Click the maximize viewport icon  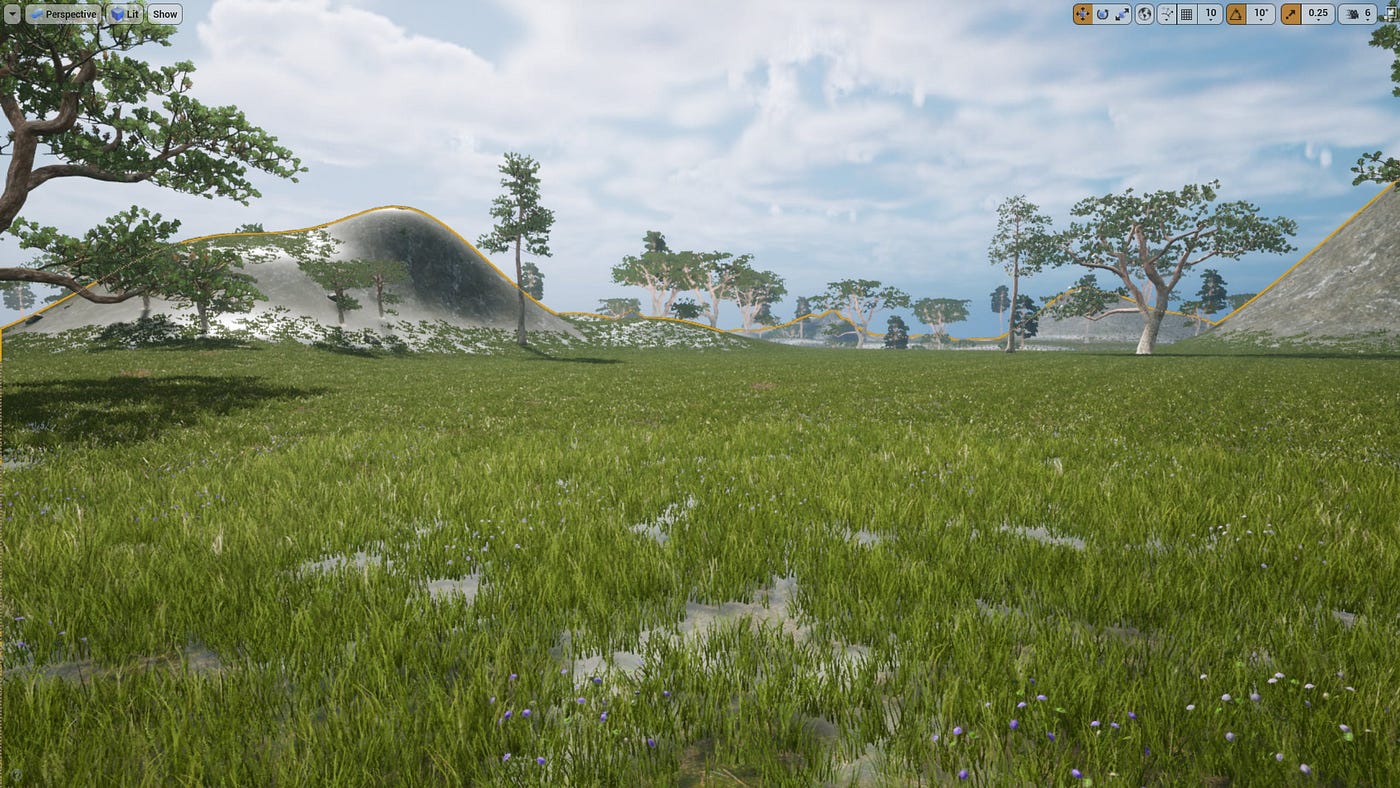point(1392,13)
